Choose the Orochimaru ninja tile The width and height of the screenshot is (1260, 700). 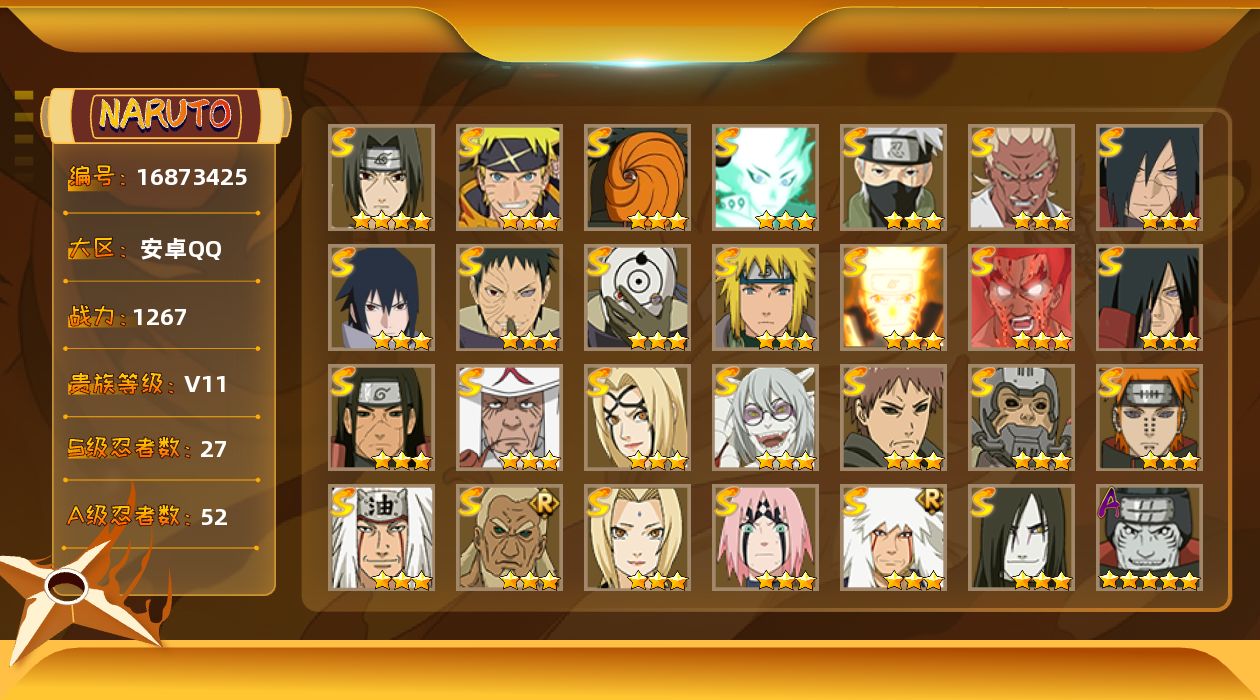(1021, 538)
